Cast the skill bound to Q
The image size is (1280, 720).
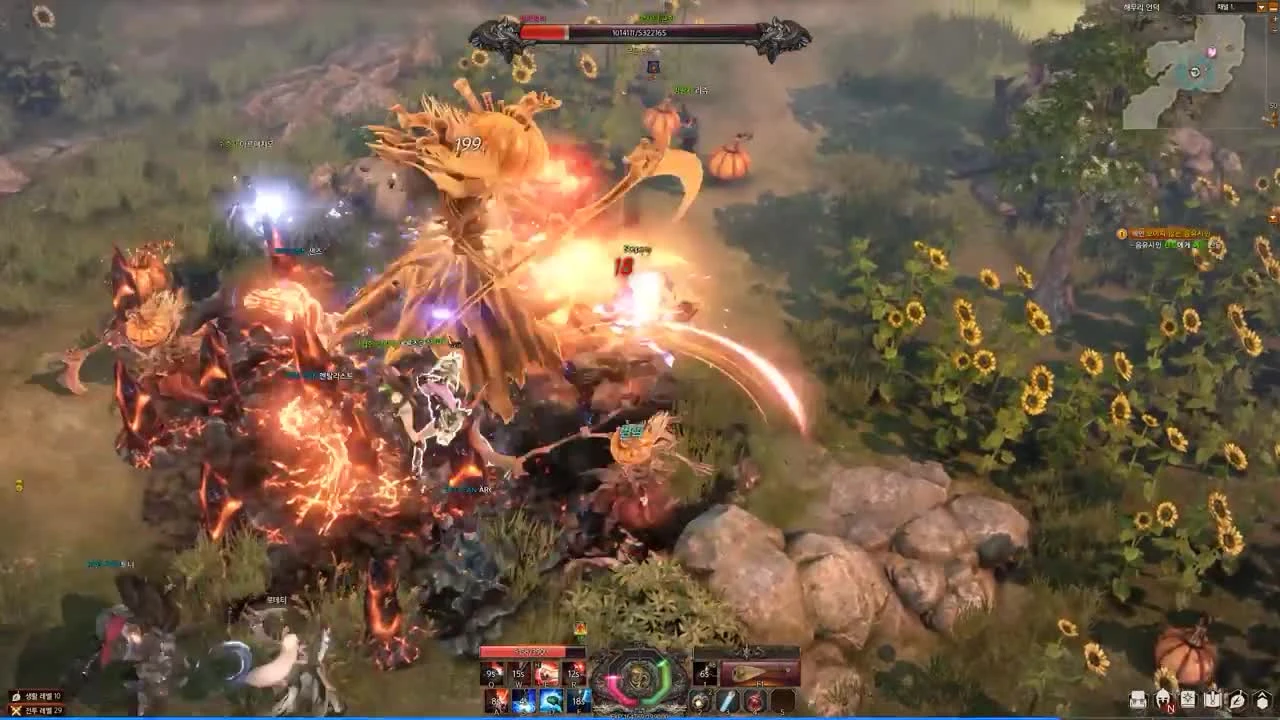point(492,673)
